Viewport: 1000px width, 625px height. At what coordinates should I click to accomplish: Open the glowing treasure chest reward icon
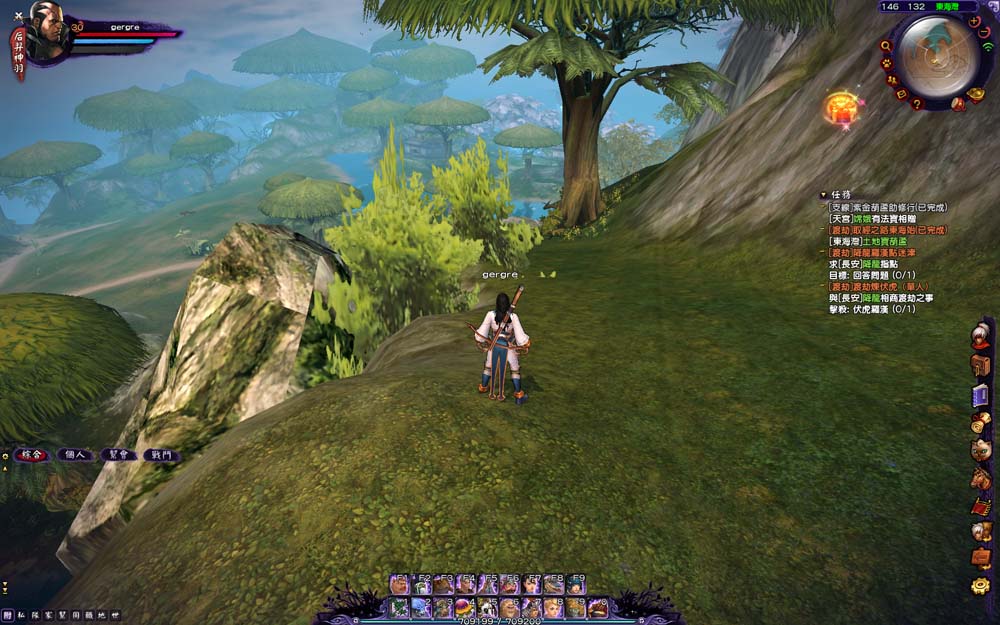[842, 108]
